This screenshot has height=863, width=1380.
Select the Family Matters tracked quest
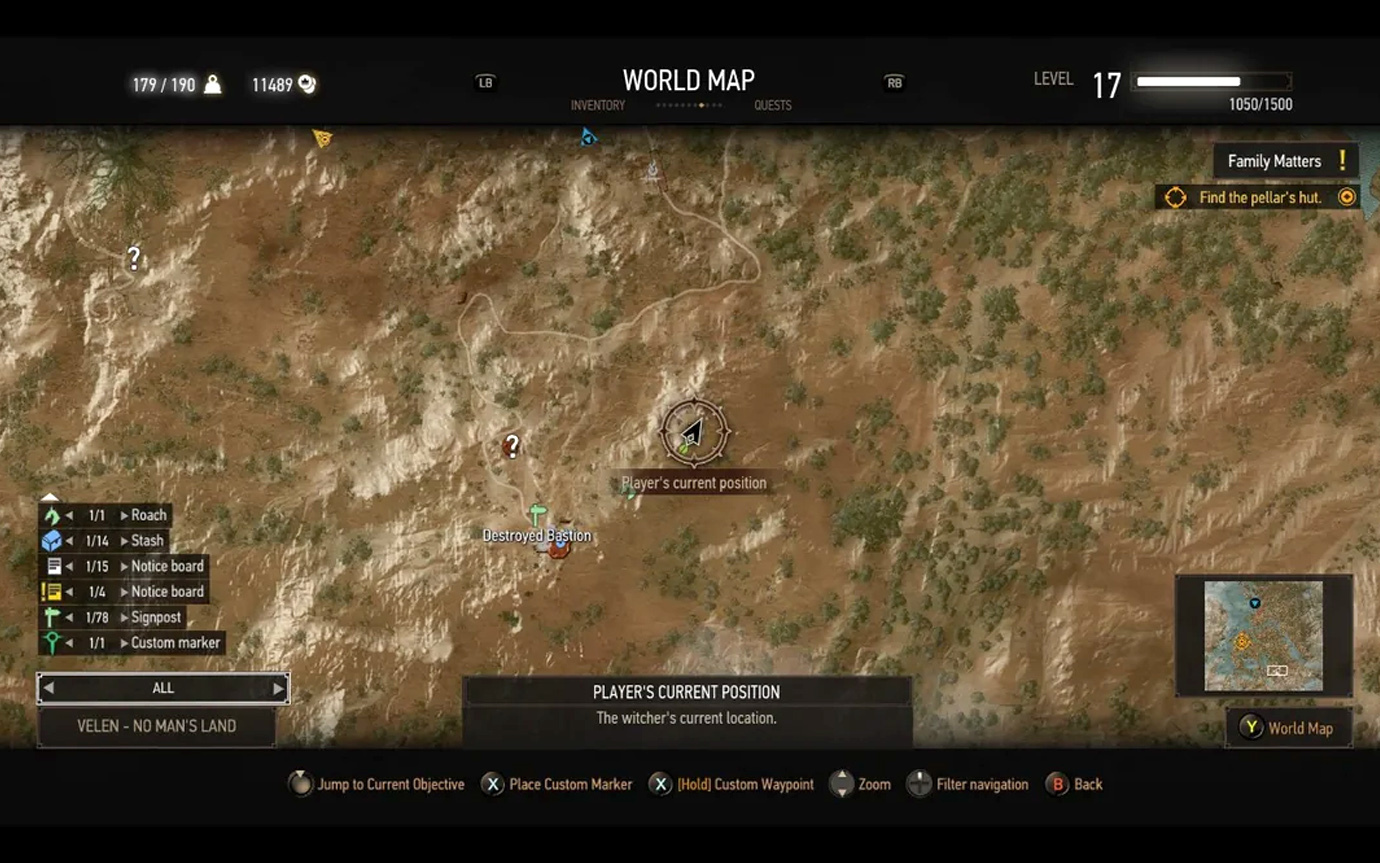tap(1285, 161)
